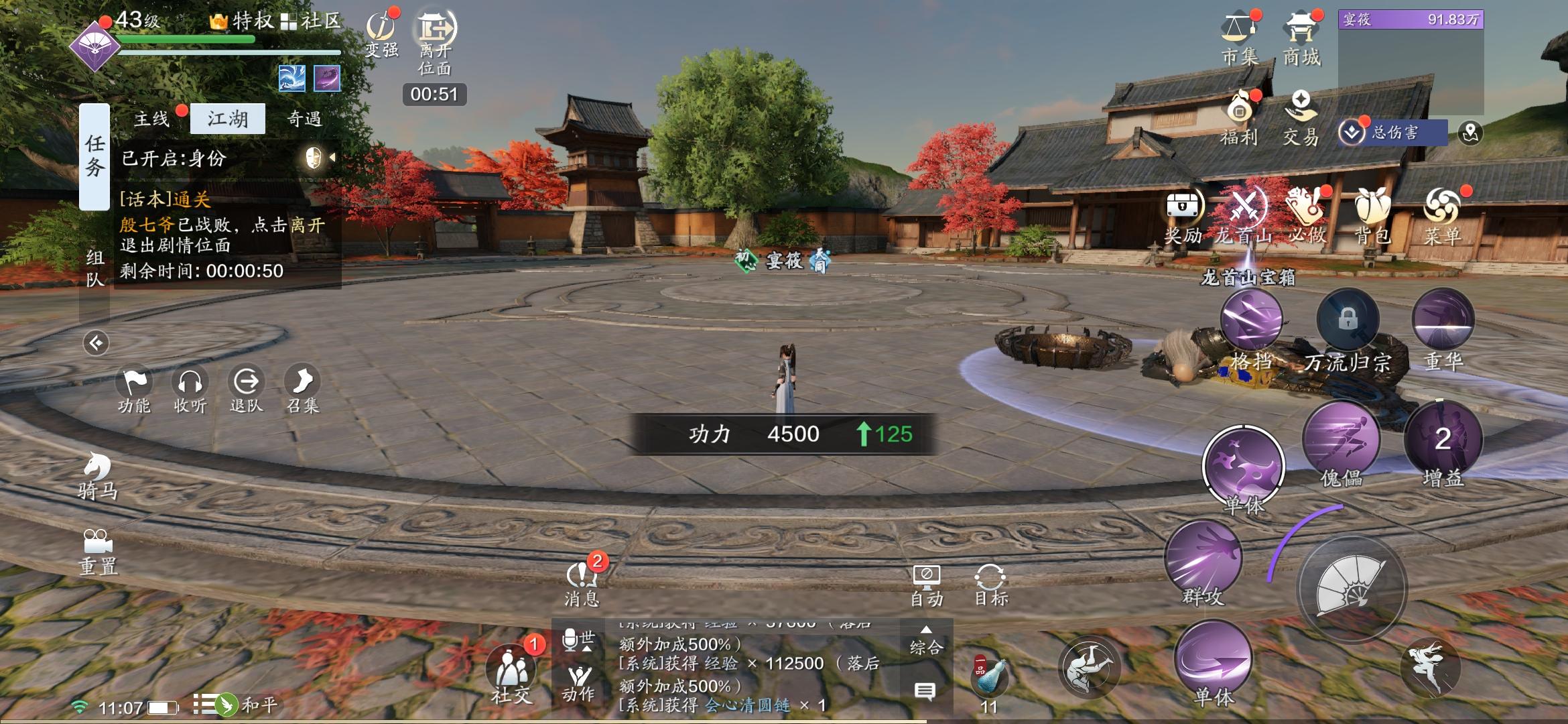1568x724 pixels.
Task: Cast the 群攻 area attack skill
Action: click(1203, 560)
